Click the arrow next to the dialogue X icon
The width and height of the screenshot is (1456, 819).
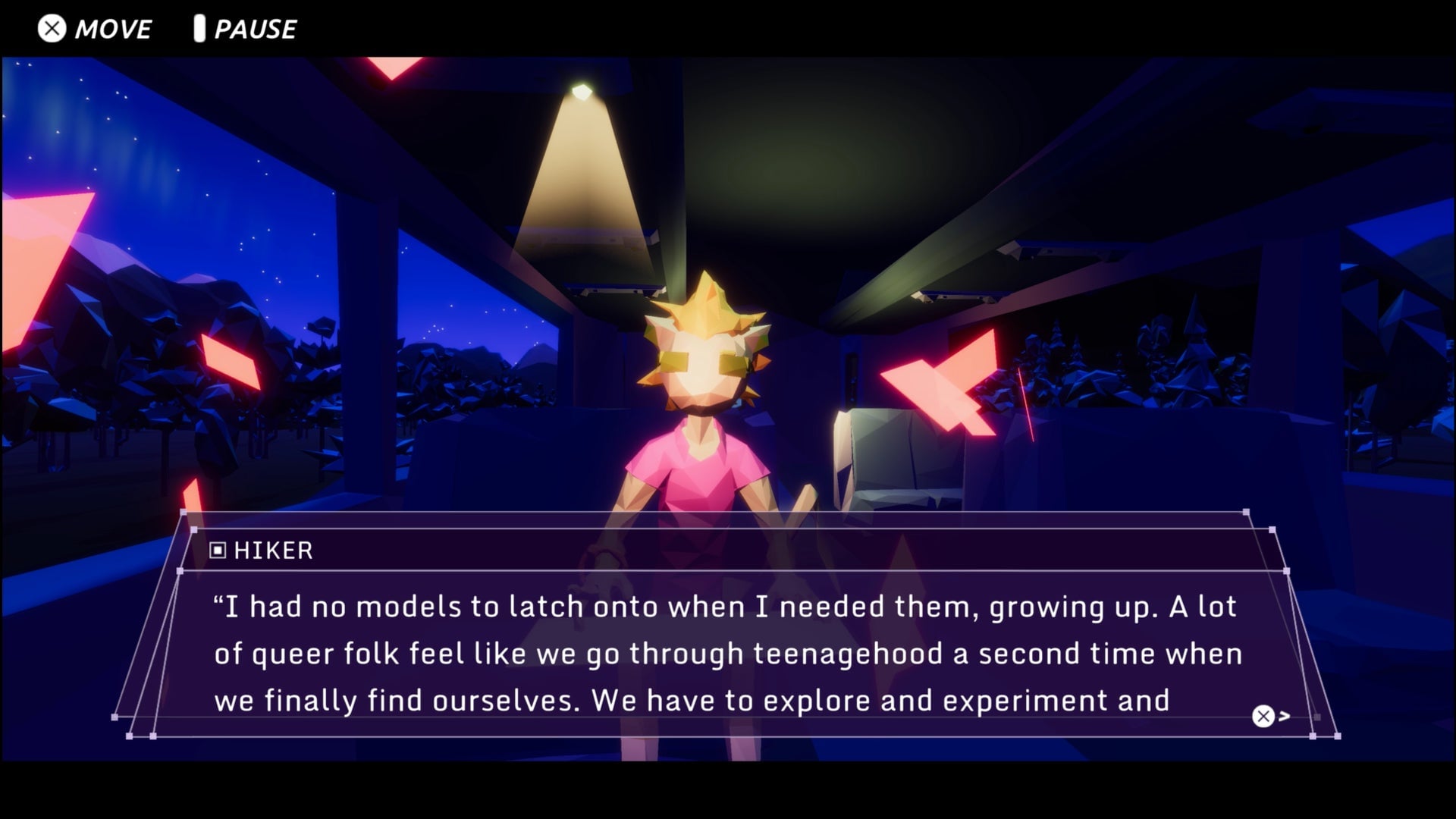[1283, 714]
